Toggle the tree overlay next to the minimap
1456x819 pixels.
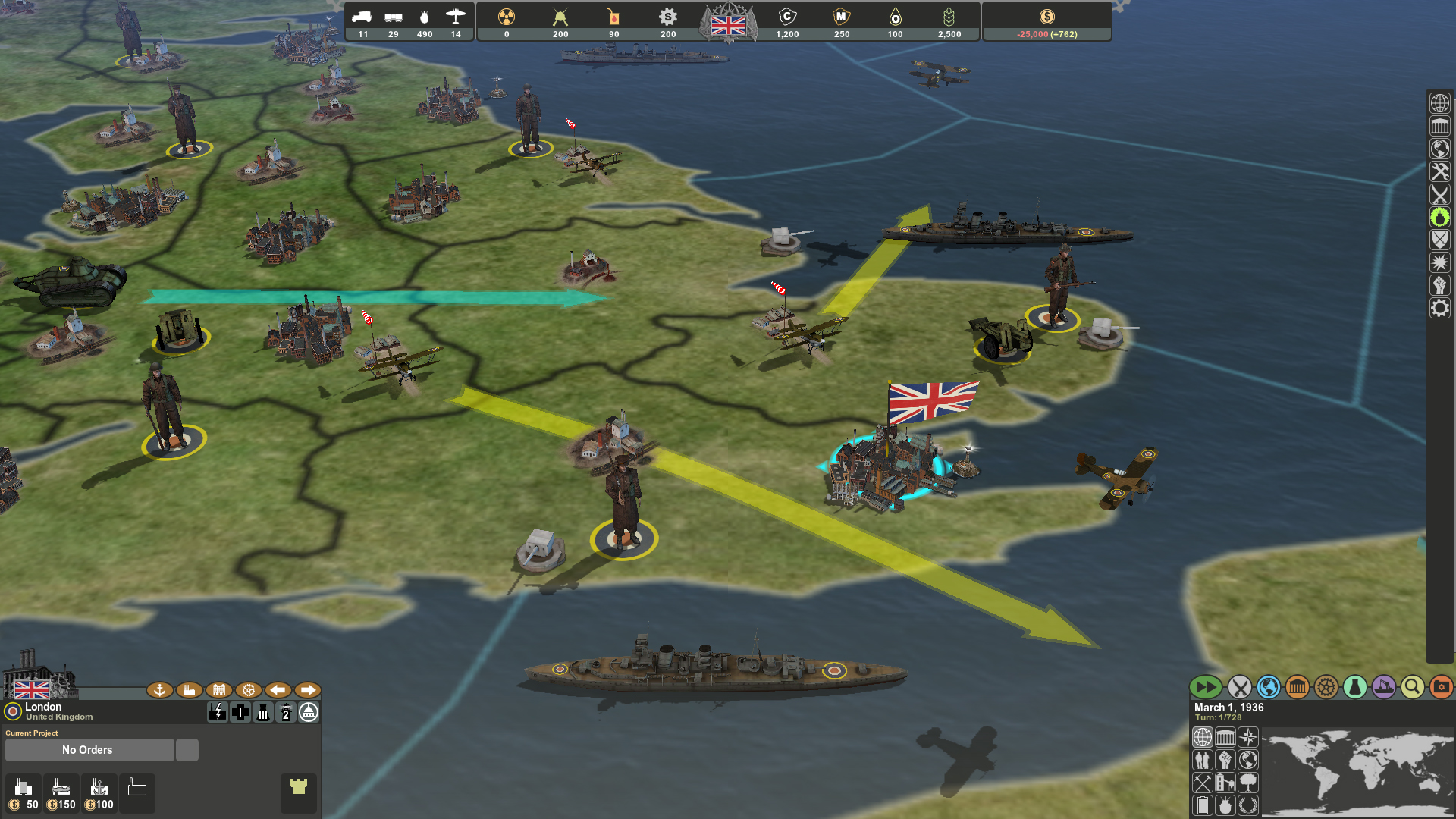pos(1247,782)
